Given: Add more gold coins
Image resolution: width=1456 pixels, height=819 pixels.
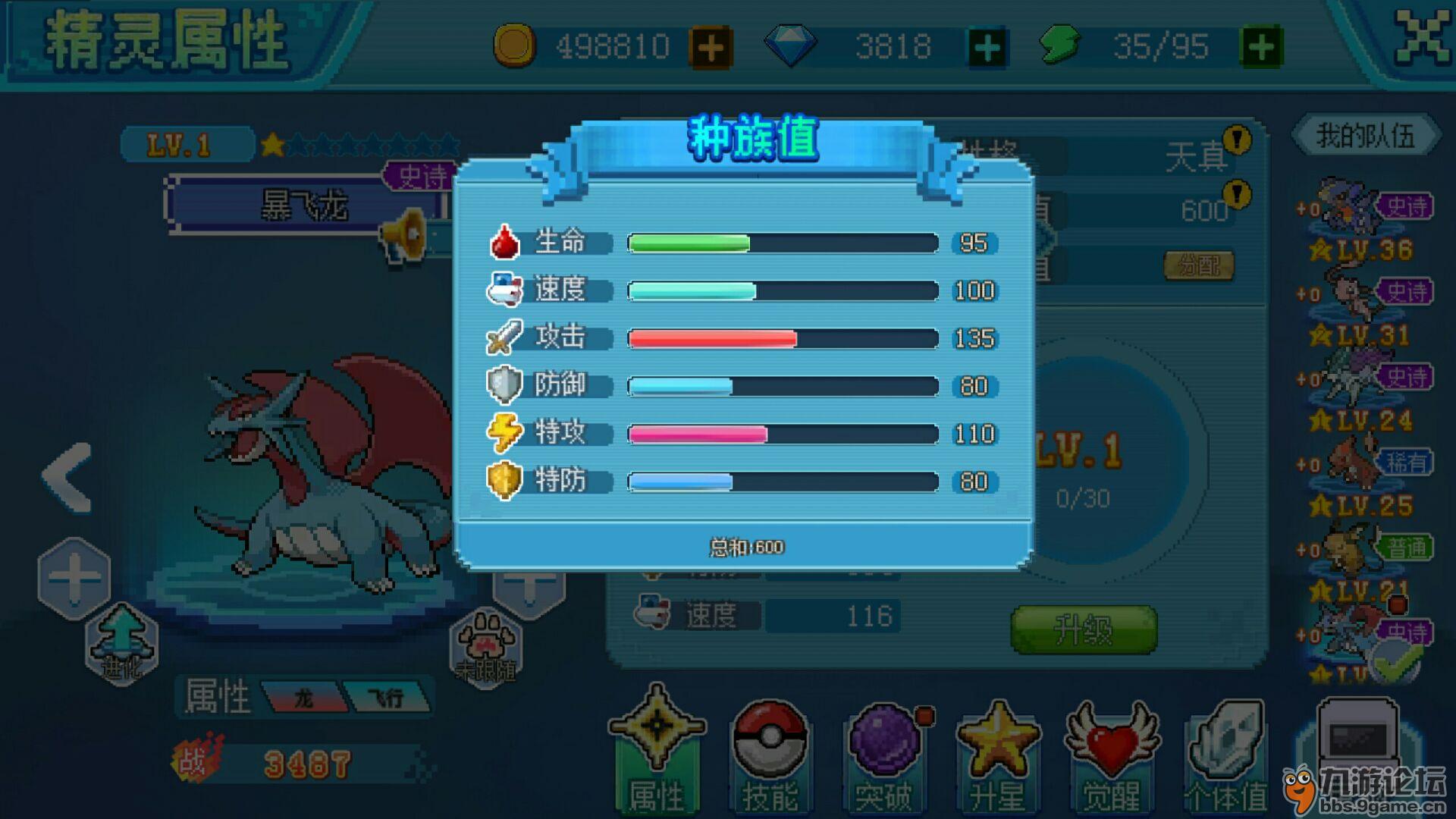Looking at the screenshot, I should tap(710, 48).
